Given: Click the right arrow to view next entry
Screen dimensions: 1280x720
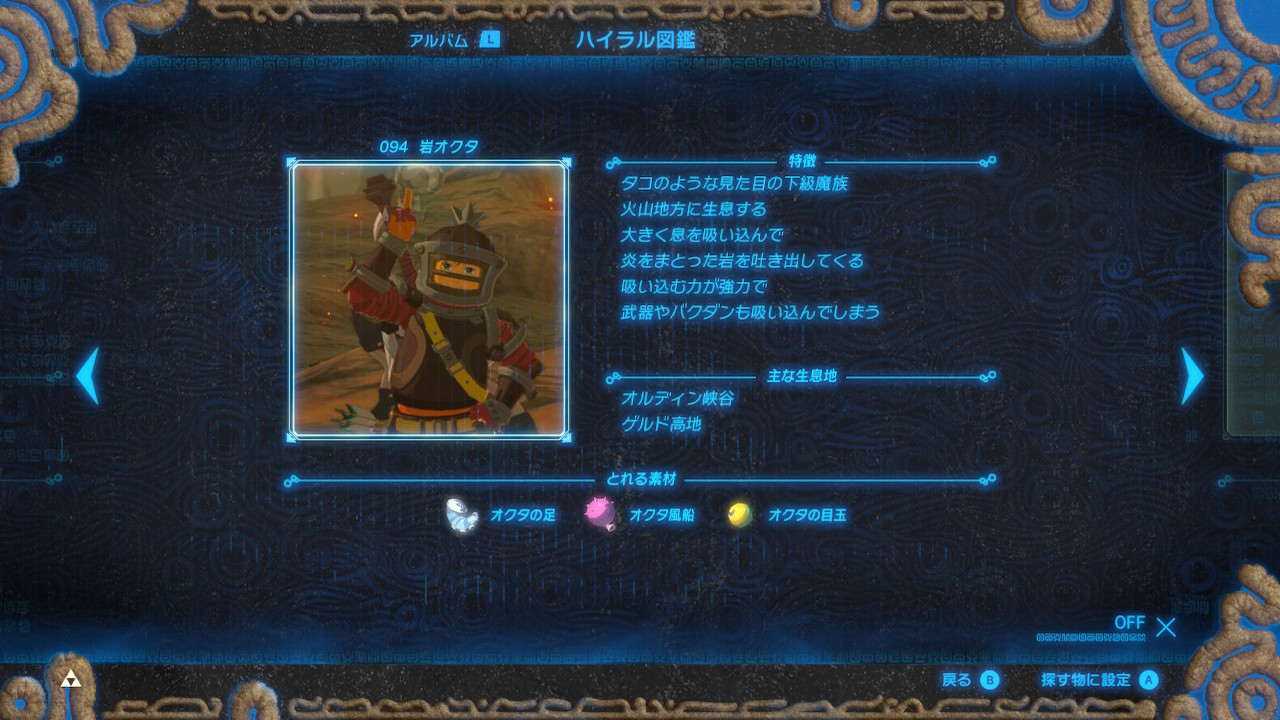Looking at the screenshot, I should click(x=1191, y=377).
